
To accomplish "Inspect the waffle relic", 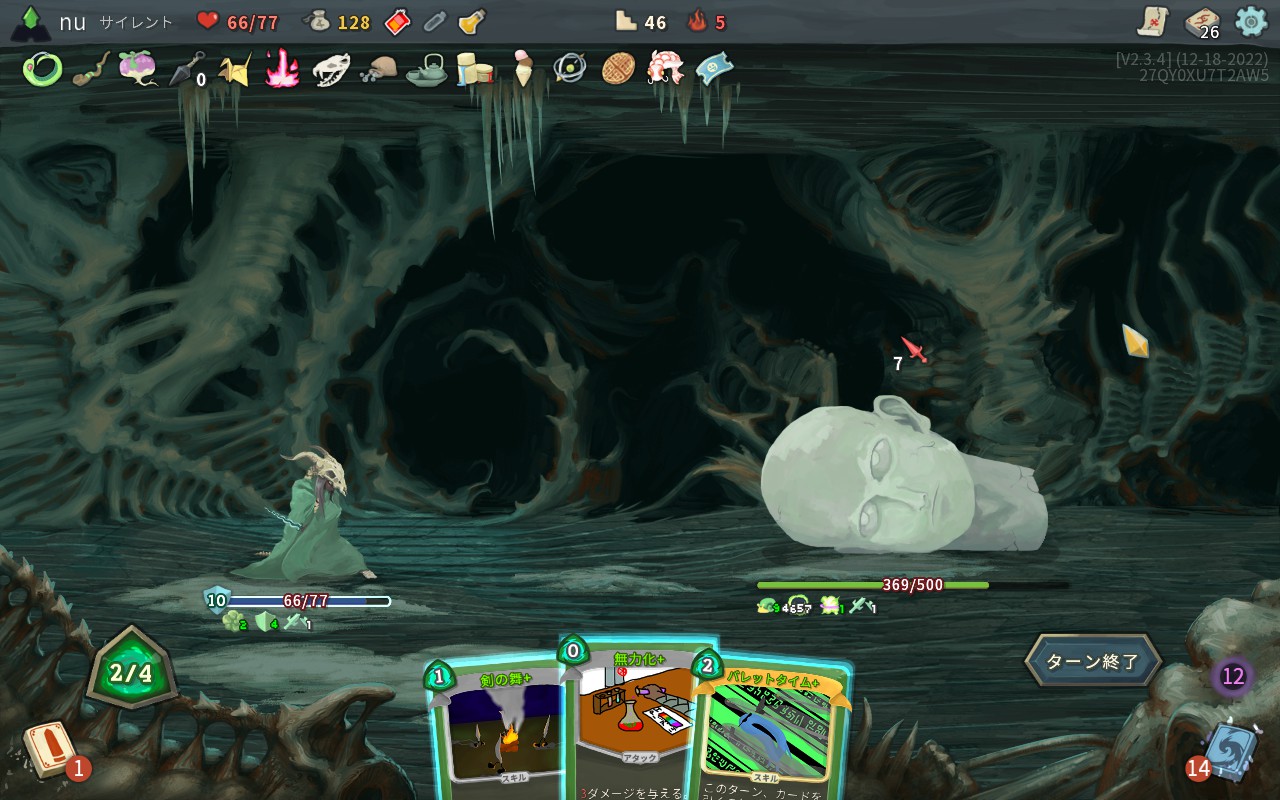I will 619,69.
